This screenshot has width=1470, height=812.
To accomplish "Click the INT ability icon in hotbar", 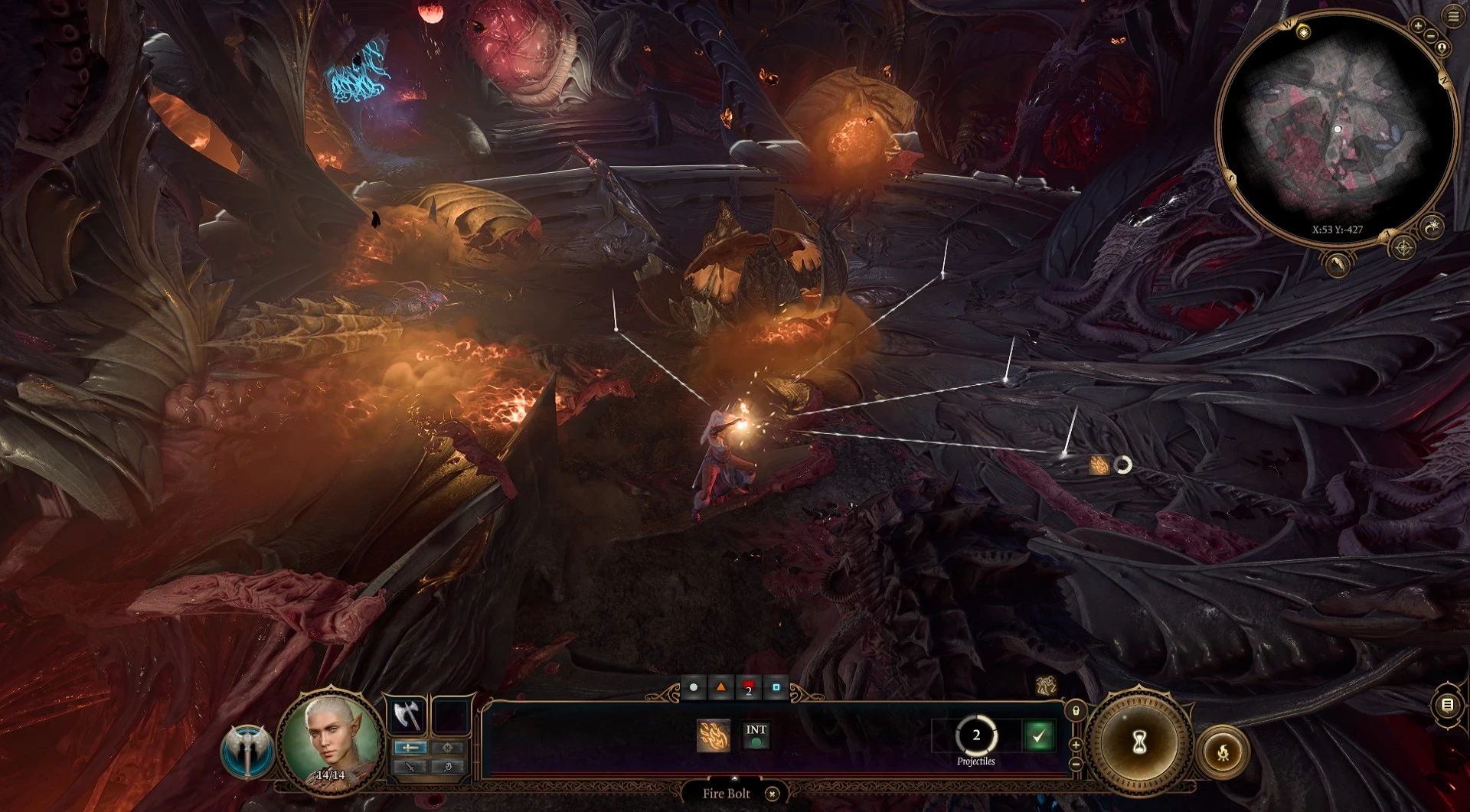I will pos(756,735).
